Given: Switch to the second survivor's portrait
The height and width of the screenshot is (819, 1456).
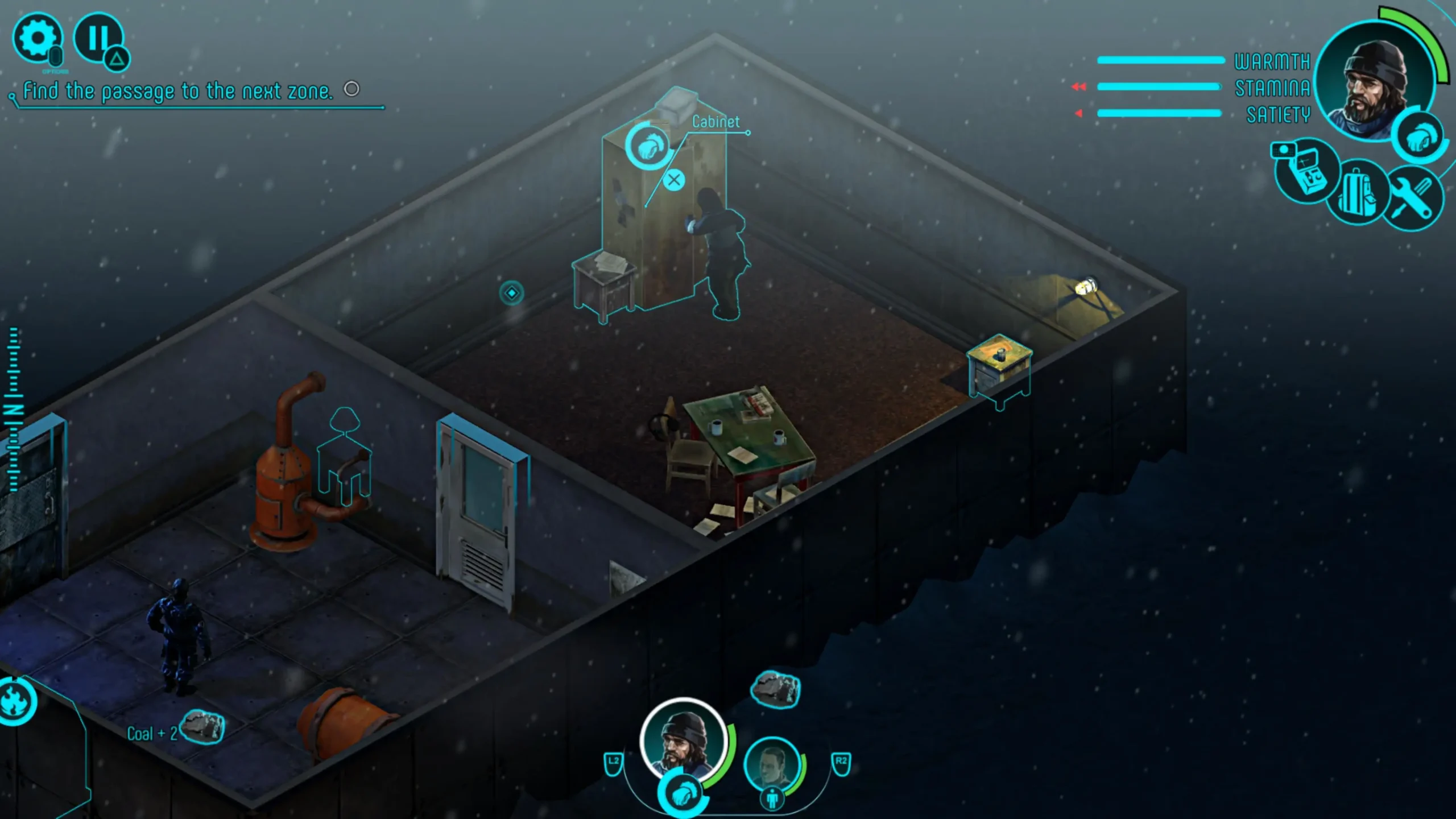Looking at the screenshot, I should pos(772,764).
